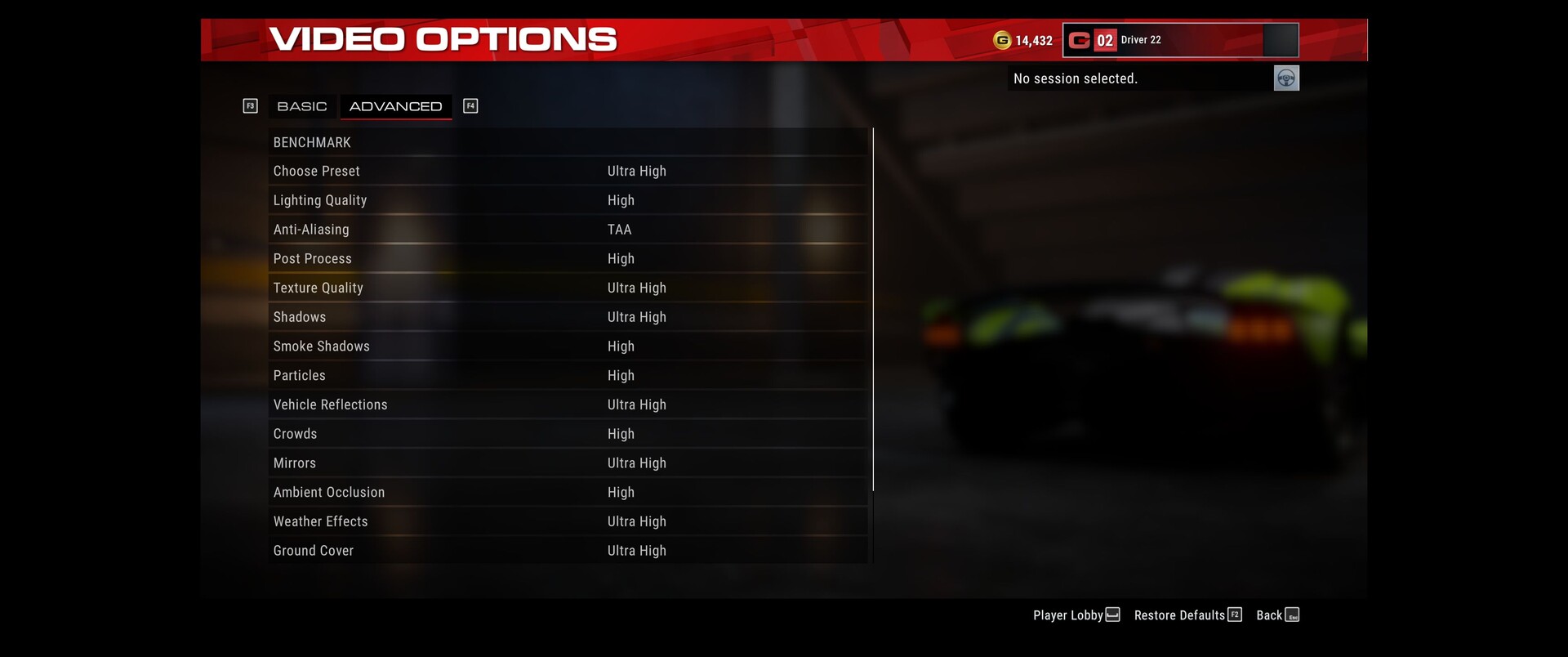Screen dimensions: 1568x657
Task: Select the Post Process row
Action: coord(567,259)
